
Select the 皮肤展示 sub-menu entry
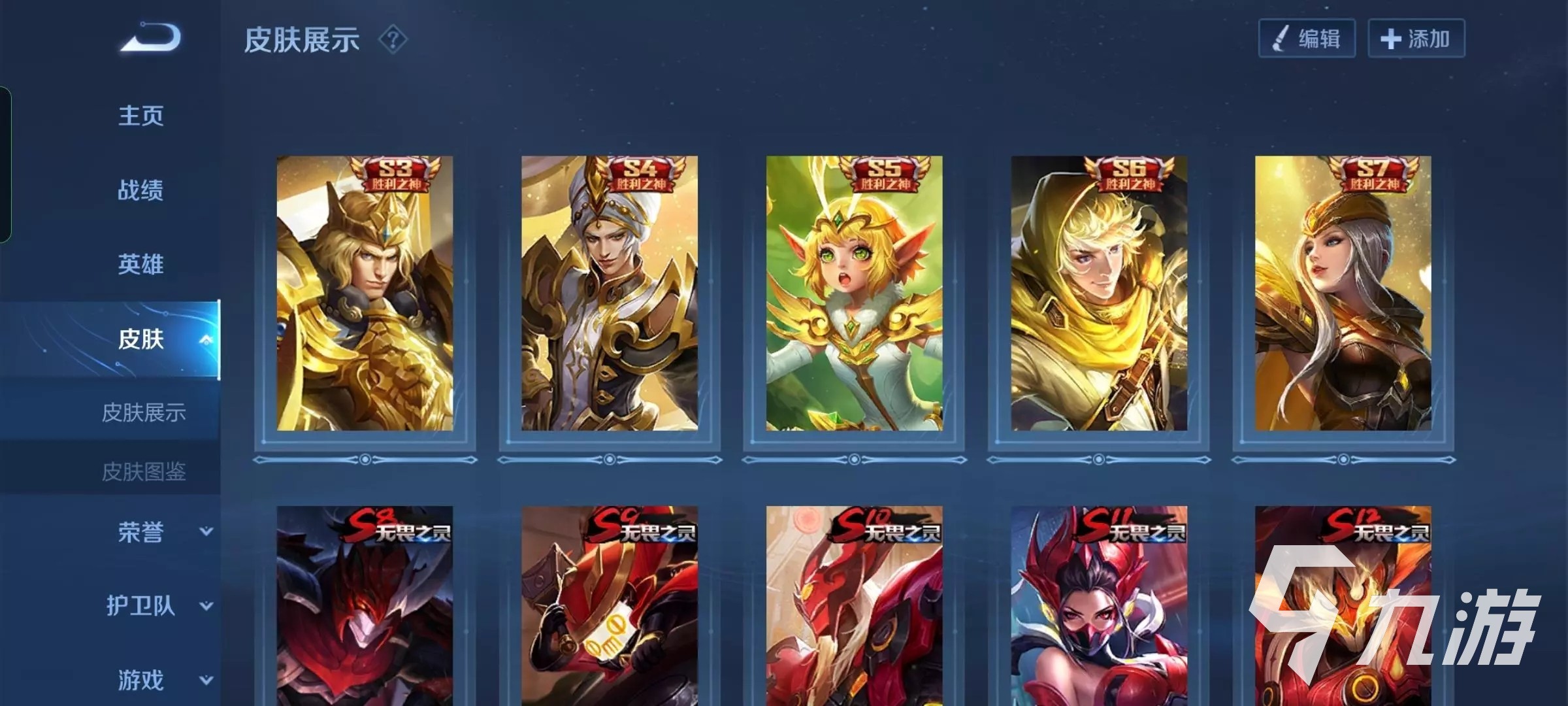tap(144, 412)
